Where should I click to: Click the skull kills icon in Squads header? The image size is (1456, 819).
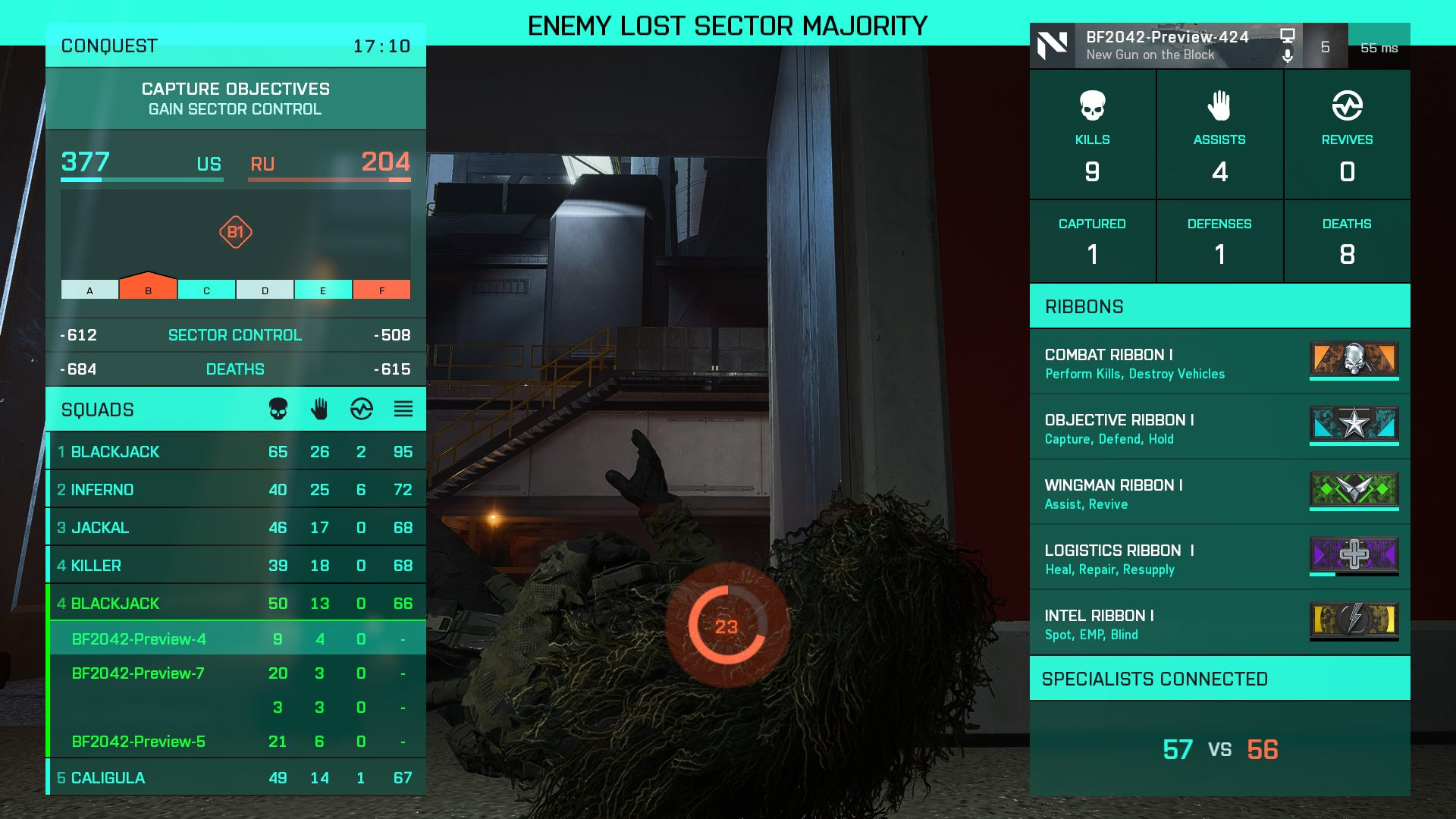pos(278,409)
